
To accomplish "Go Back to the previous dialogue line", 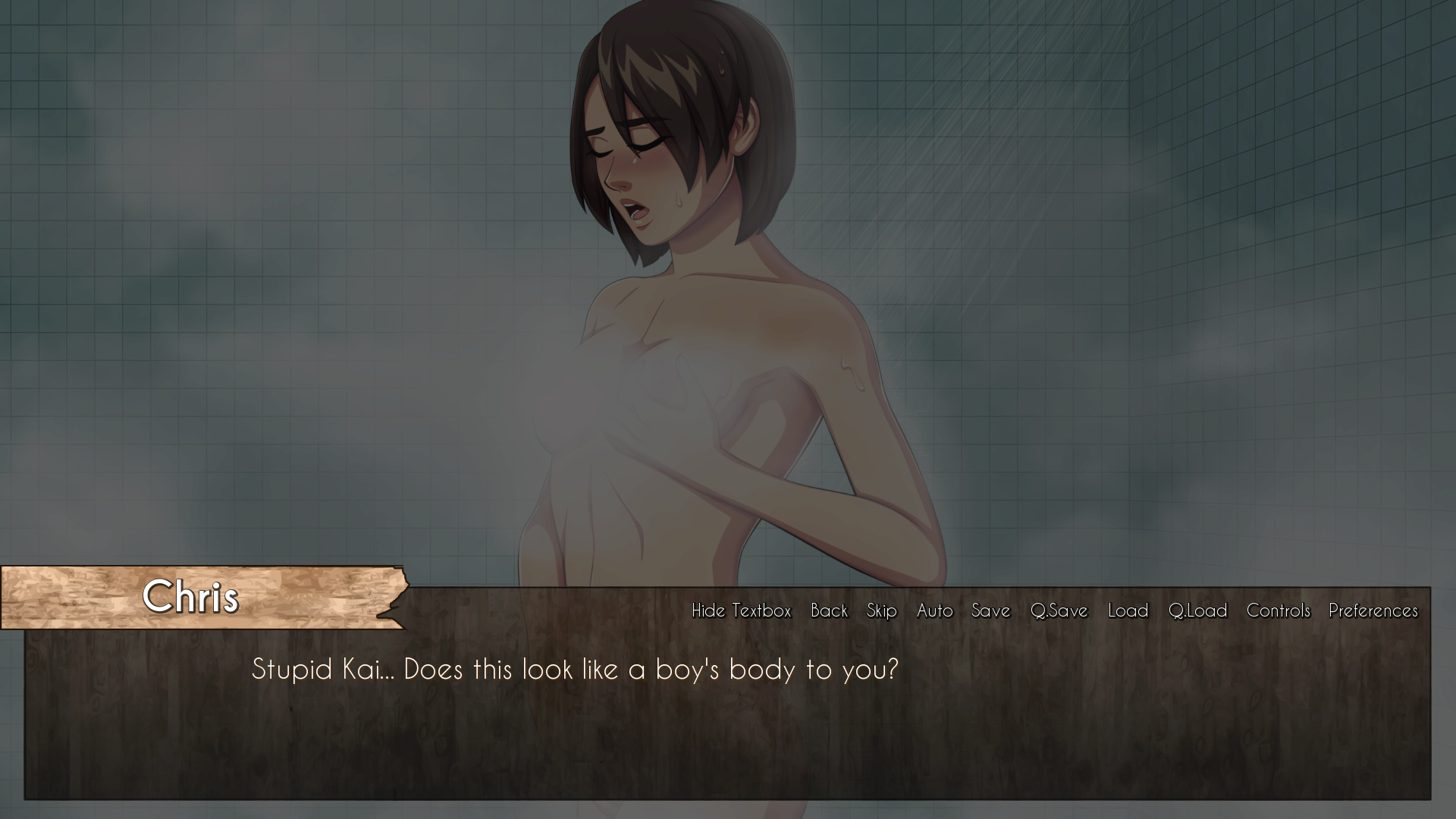I will click(x=829, y=610).
